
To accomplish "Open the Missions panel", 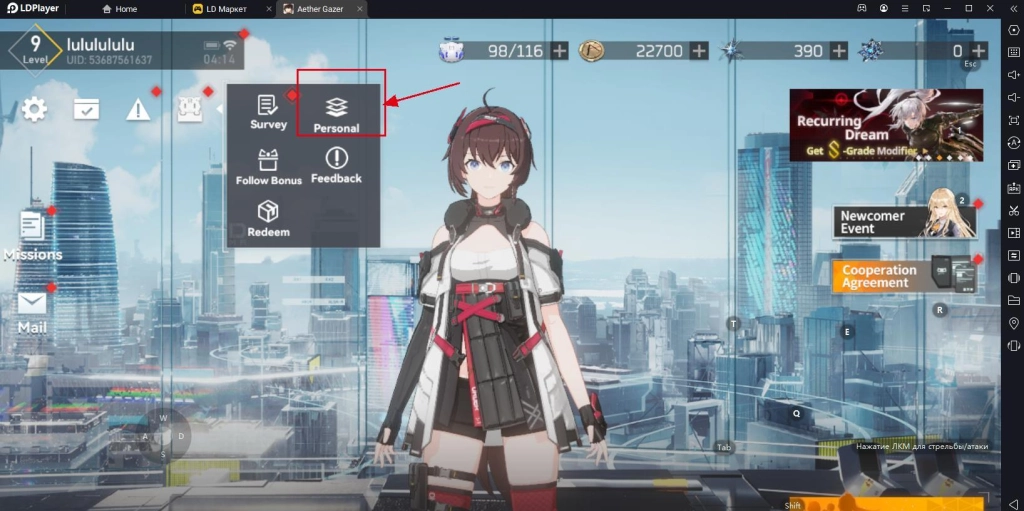I will (x=32, y=236).
